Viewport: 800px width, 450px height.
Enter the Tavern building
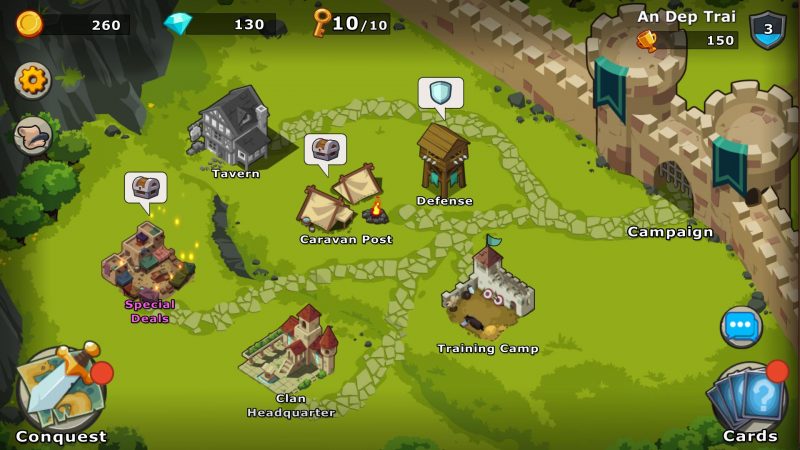233,130
